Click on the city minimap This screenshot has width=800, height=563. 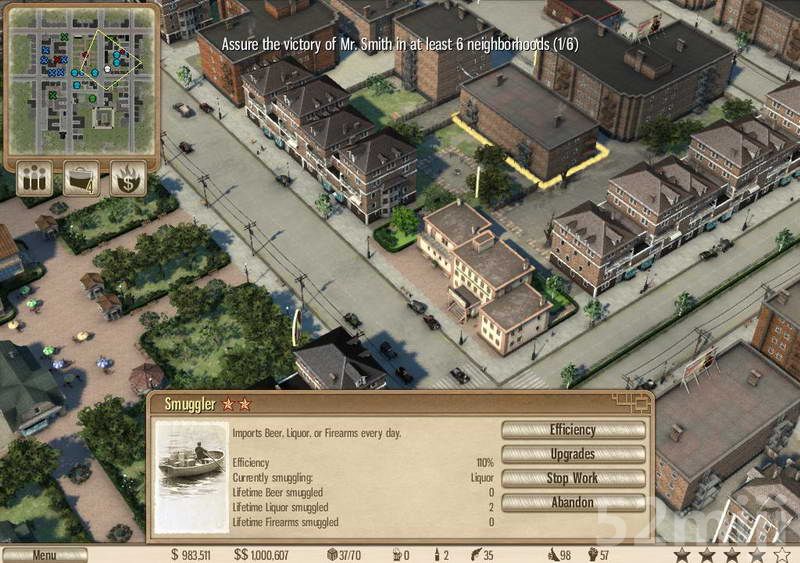coord(82,78)
